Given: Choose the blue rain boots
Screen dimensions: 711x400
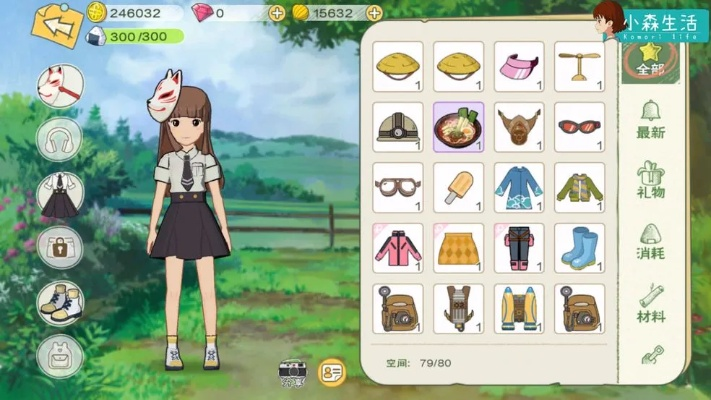Looking at the screenshot, I should [580, 248].
